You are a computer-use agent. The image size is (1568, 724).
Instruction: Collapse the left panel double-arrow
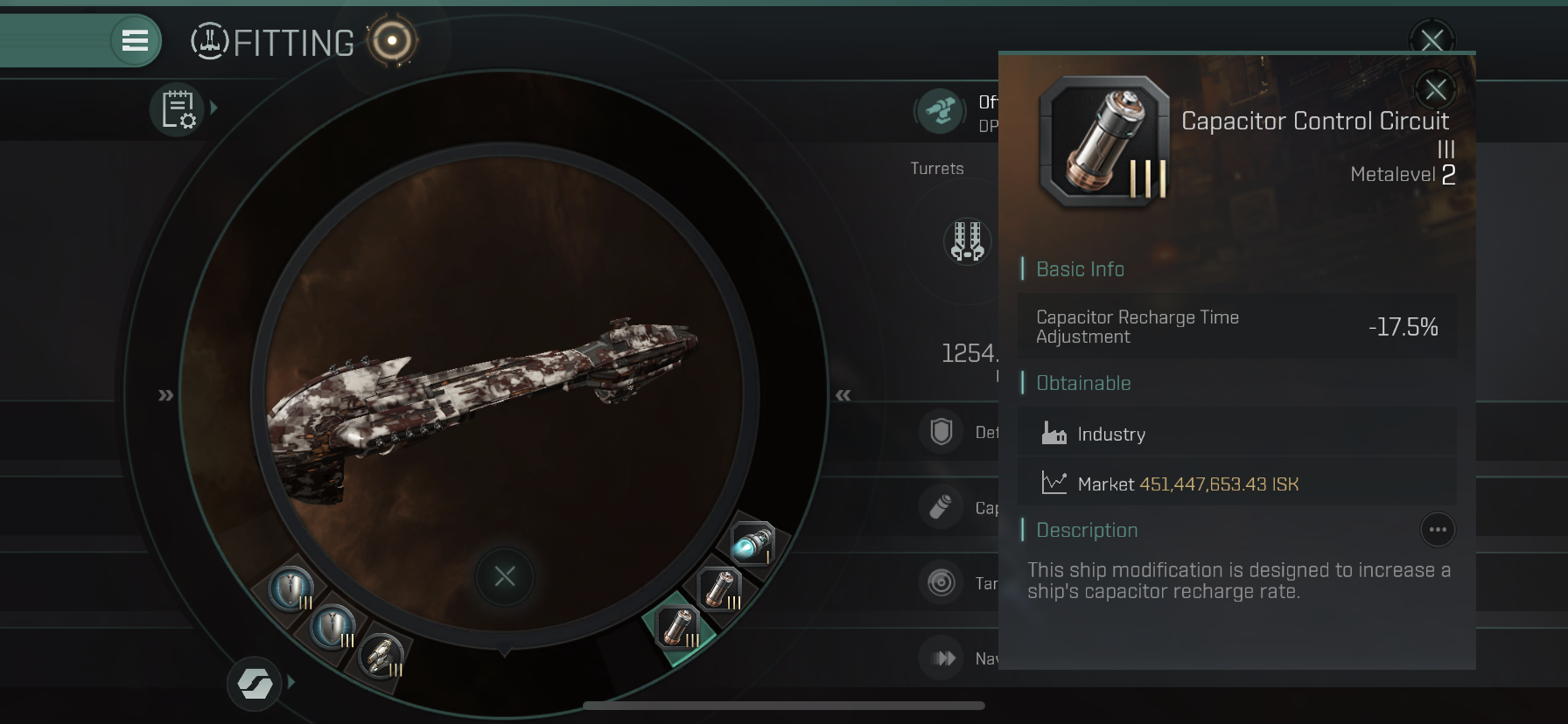165,395
